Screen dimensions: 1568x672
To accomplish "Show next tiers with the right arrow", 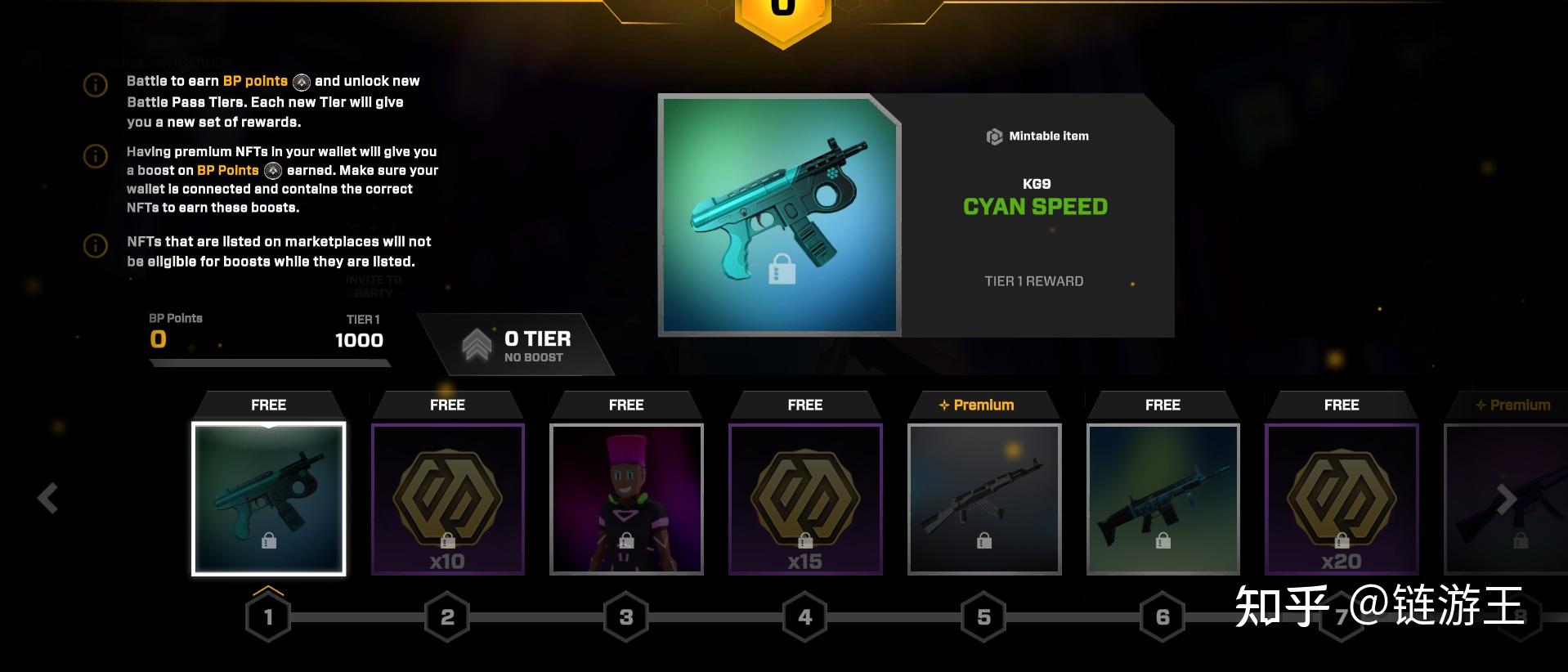I will [x=1506, y=498].
